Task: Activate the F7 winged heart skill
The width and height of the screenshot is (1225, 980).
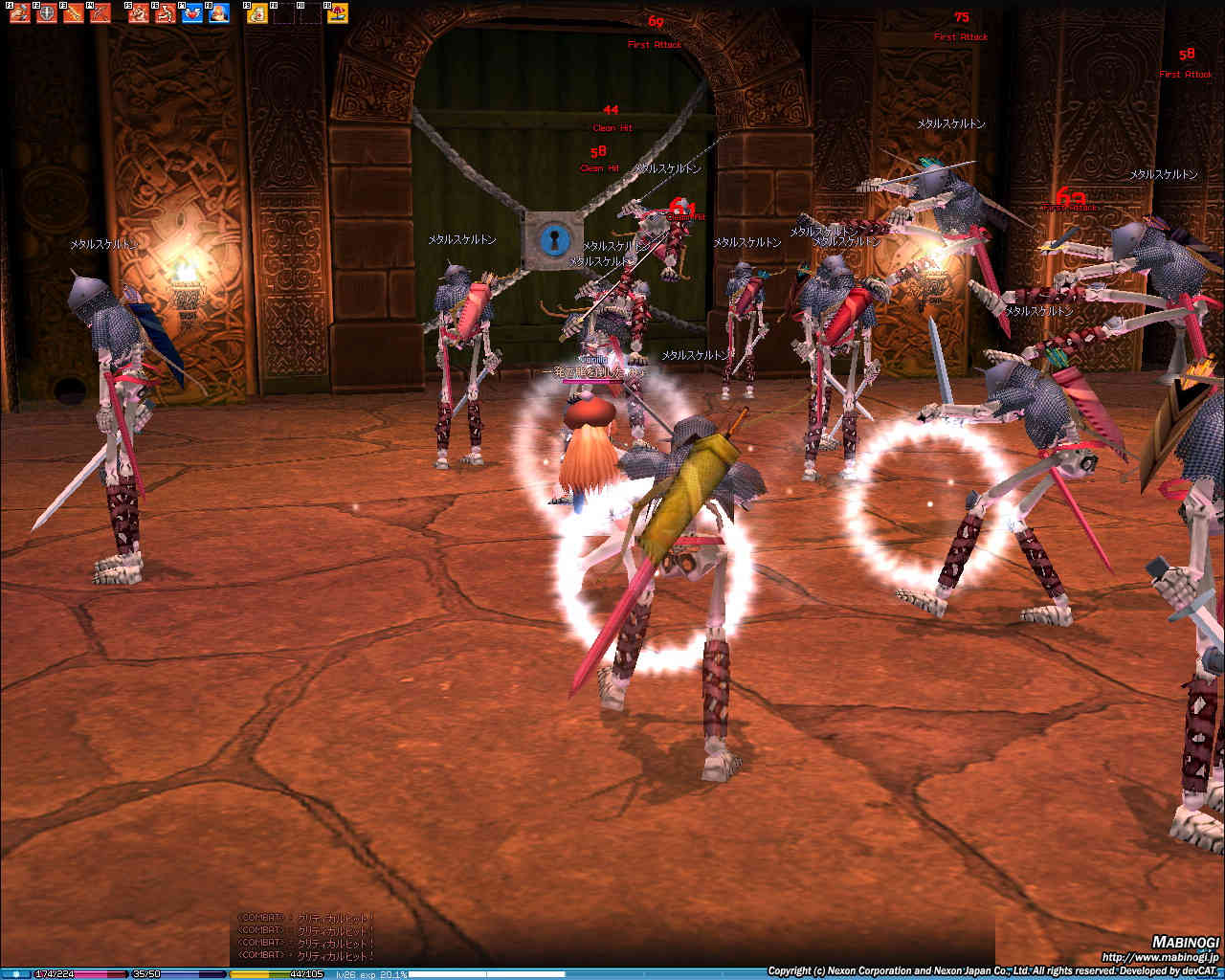Action: coord(192,13)
